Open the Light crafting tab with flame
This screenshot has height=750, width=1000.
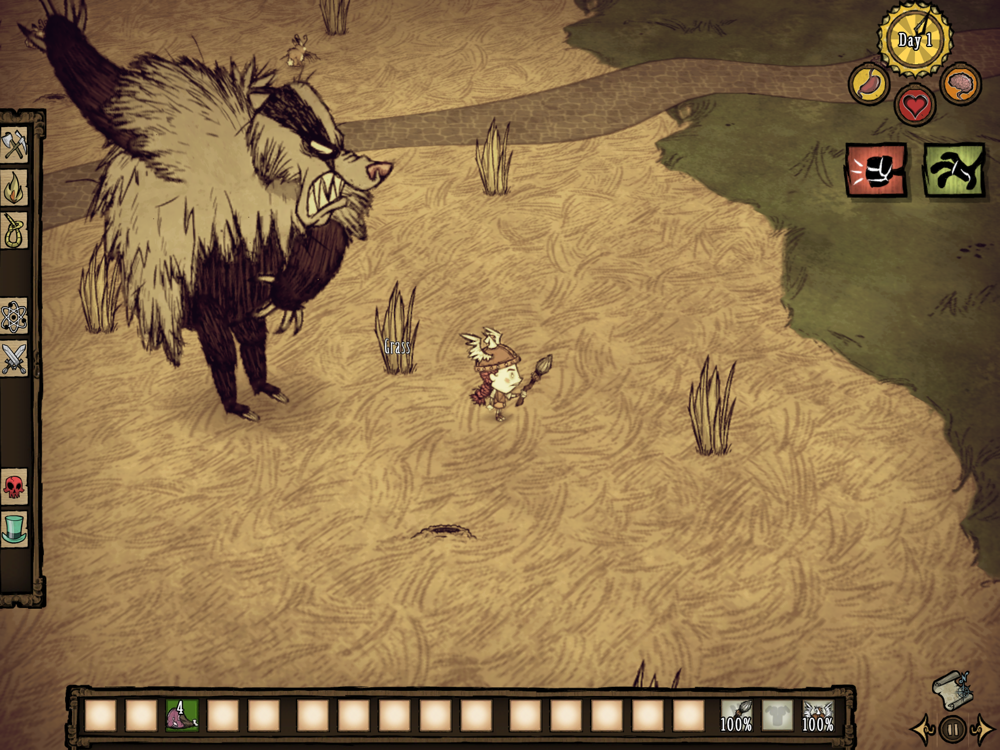[15, 187]
